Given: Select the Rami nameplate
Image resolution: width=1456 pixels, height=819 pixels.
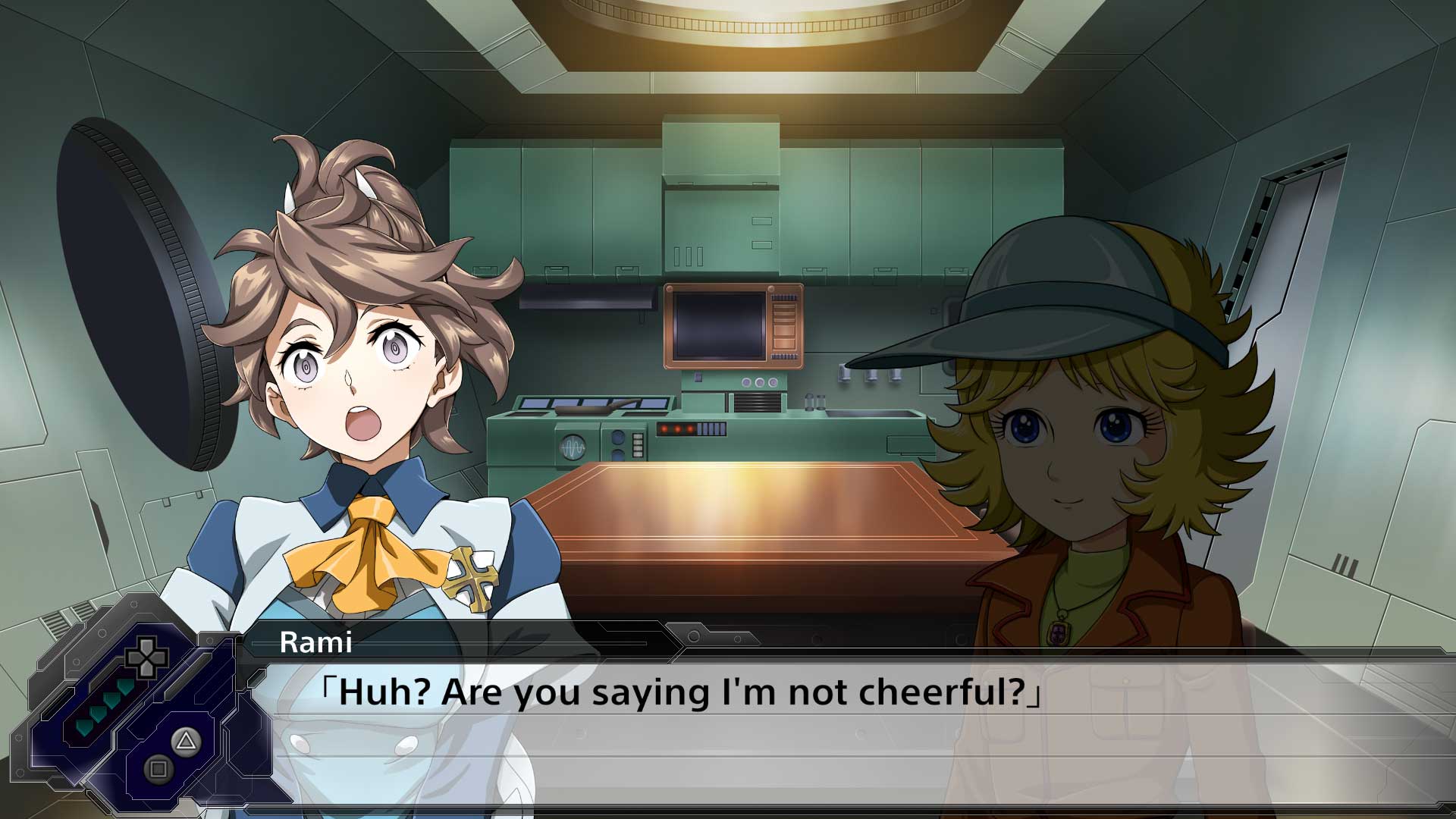Looking at the screenshot, I should click(x=316, y=644).
